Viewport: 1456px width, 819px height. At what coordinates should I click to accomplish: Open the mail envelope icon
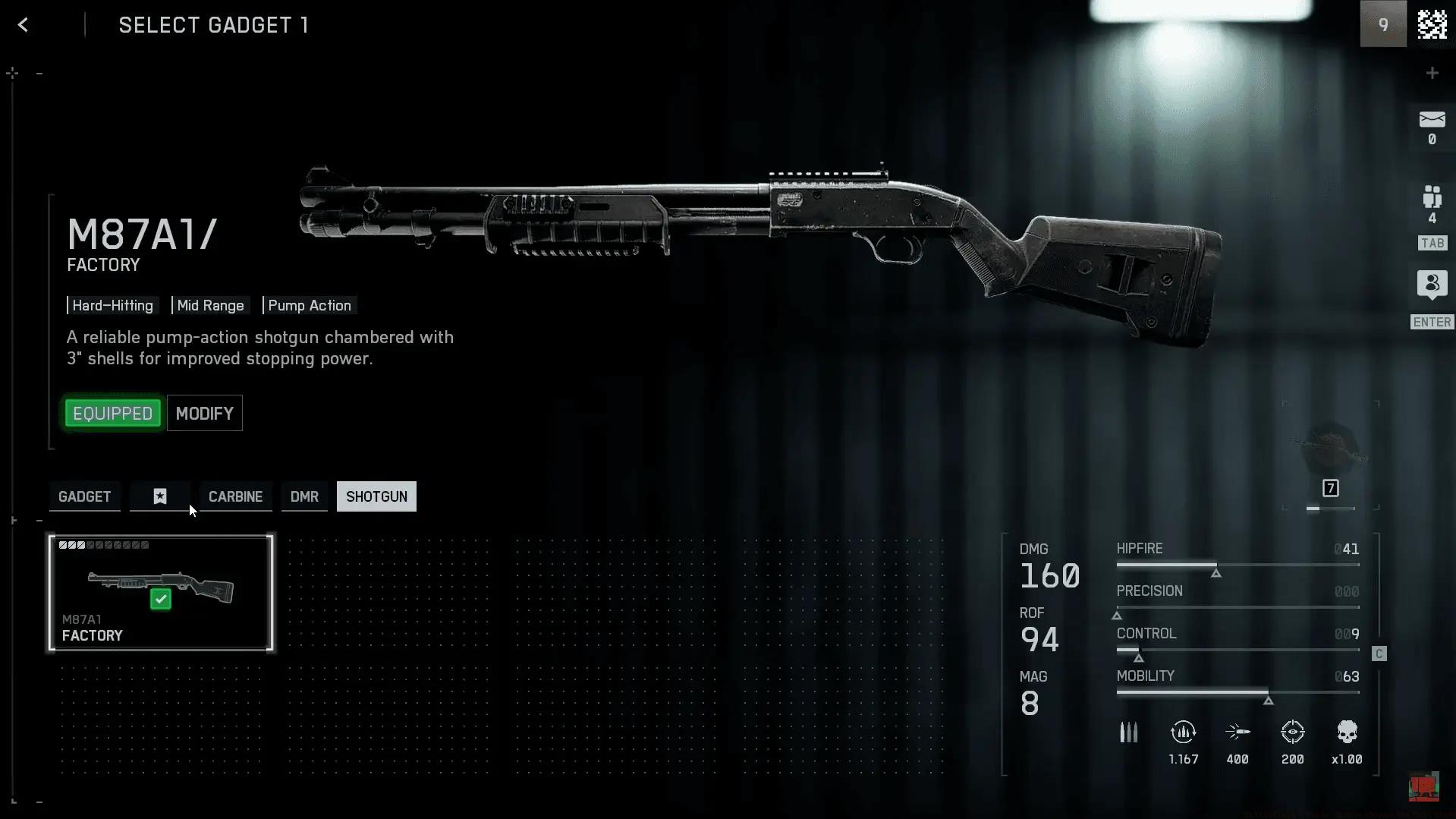[1432, 120]
